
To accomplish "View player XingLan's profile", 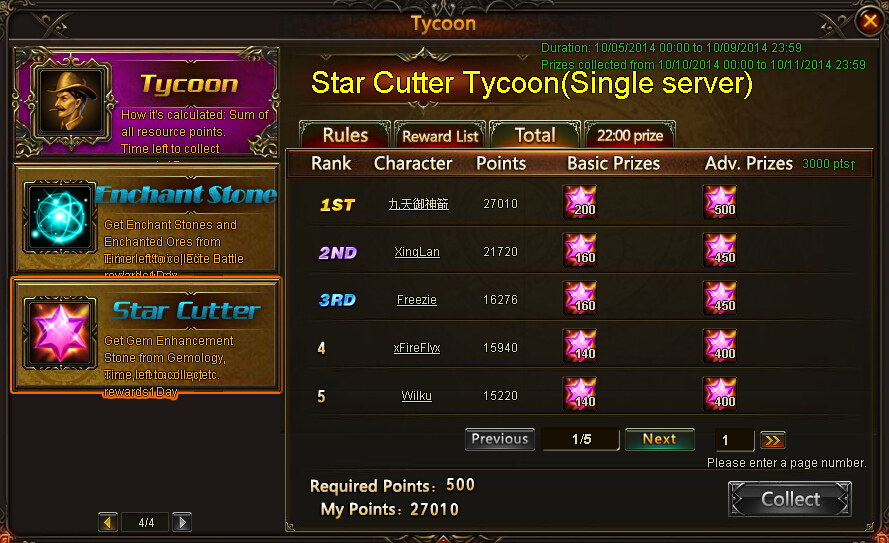I will 417,252.
